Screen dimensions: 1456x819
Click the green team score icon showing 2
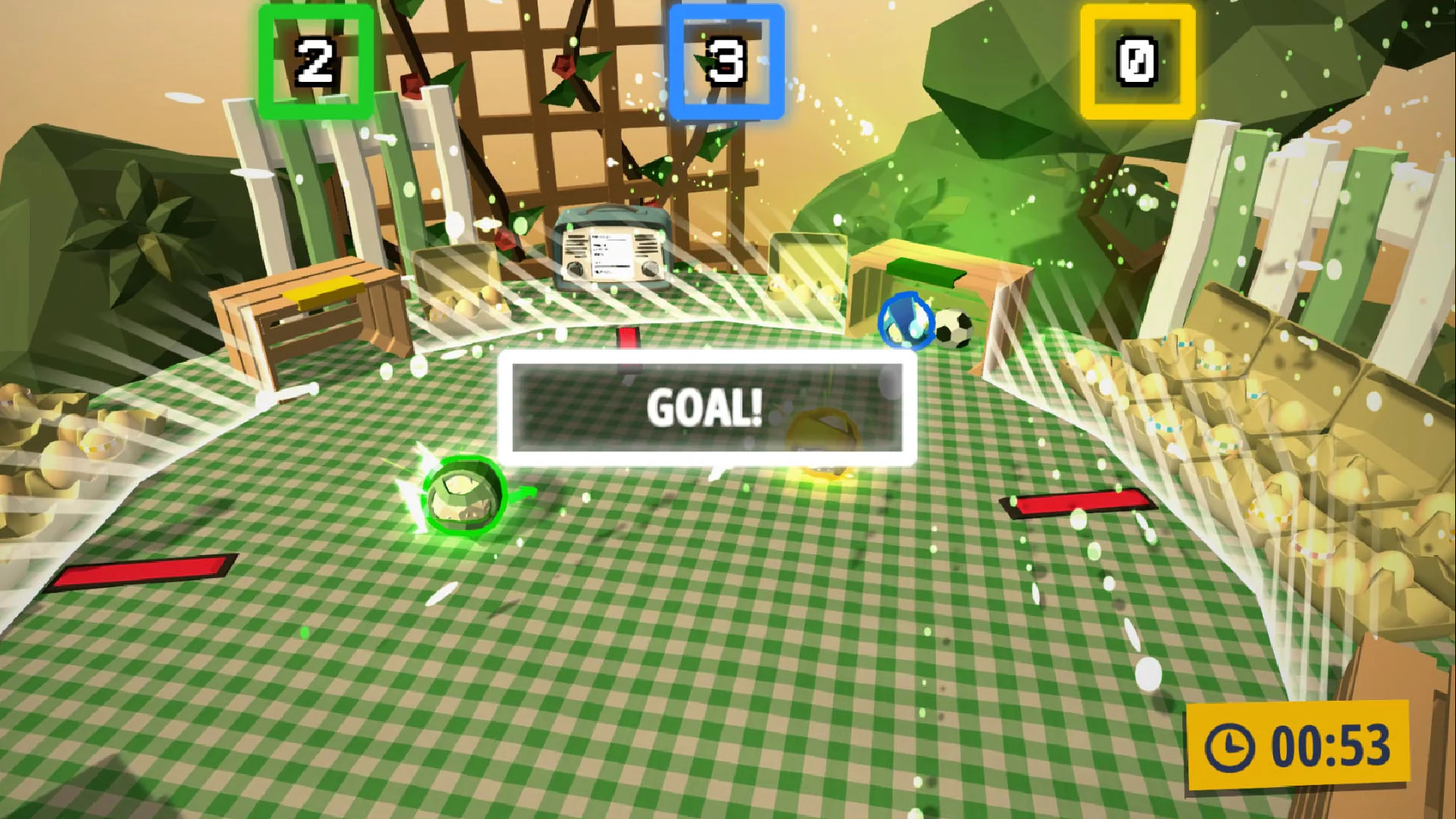pos(313,61)
